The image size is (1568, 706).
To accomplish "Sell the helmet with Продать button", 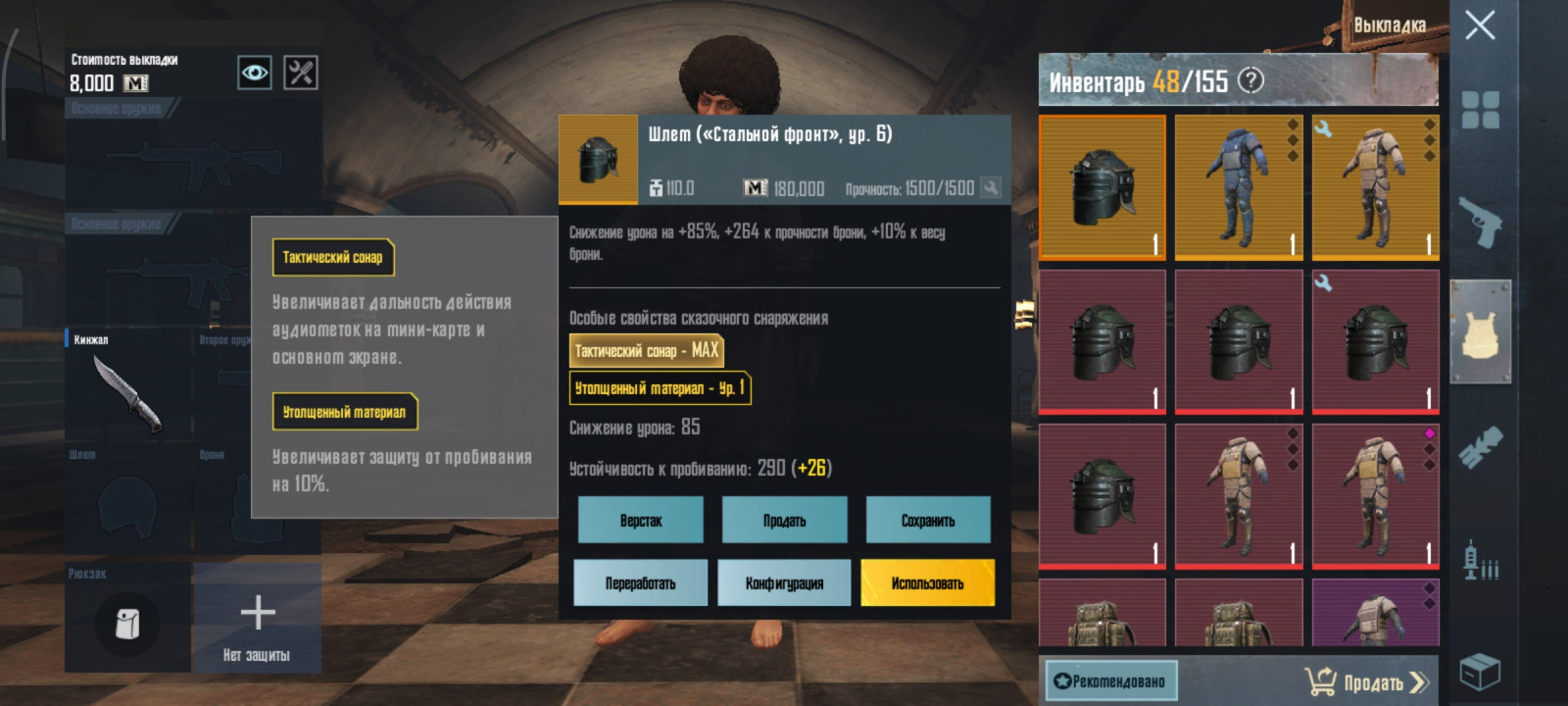I will tap(784, 521).
